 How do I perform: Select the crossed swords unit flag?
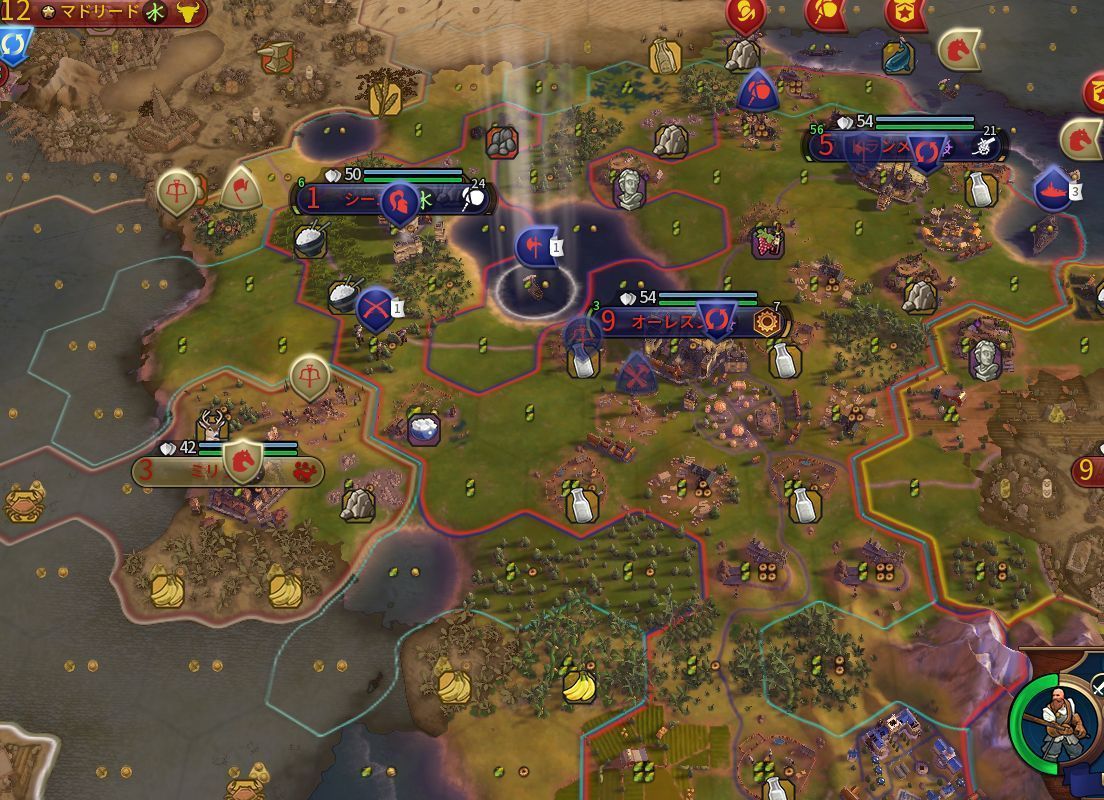[375, 308]
